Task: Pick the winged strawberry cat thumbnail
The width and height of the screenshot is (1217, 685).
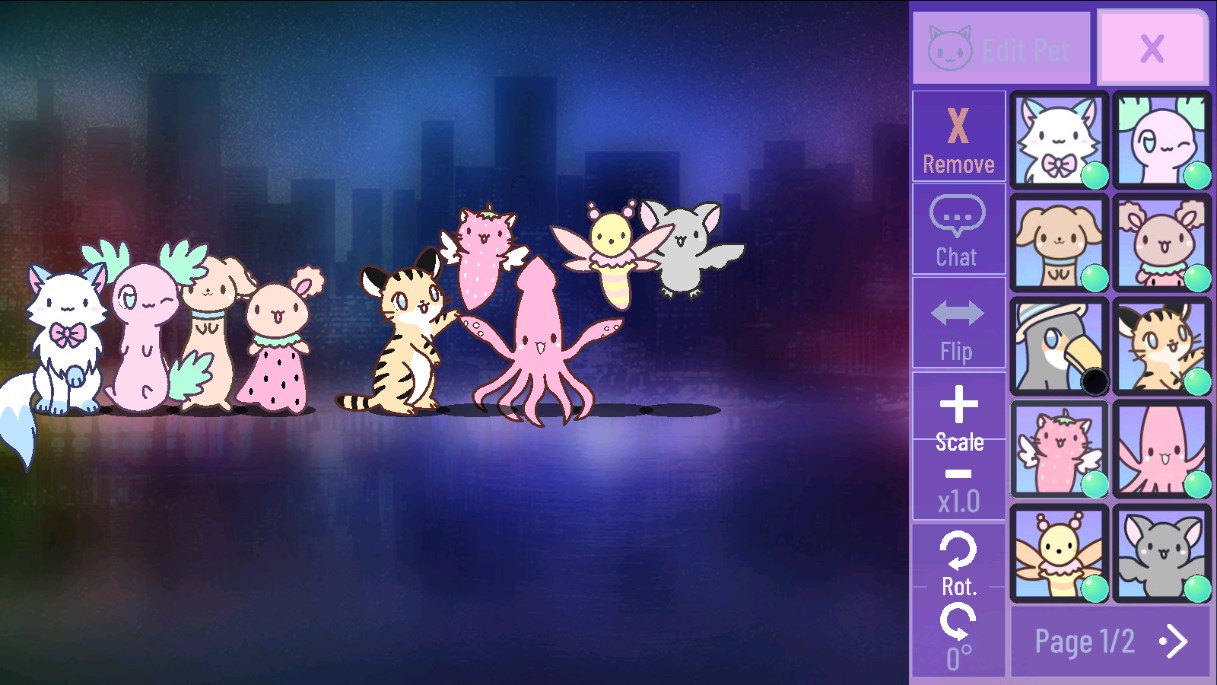Action: tap(1059, 449)
